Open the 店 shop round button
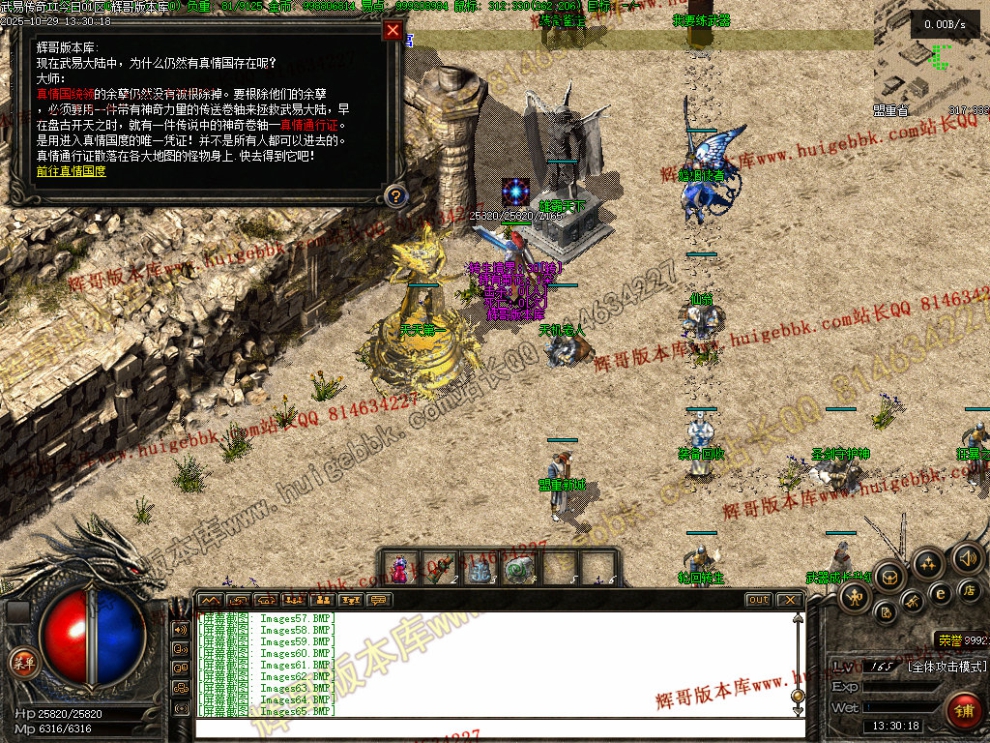Screen dimensions: 990x743 click(967, 590)
